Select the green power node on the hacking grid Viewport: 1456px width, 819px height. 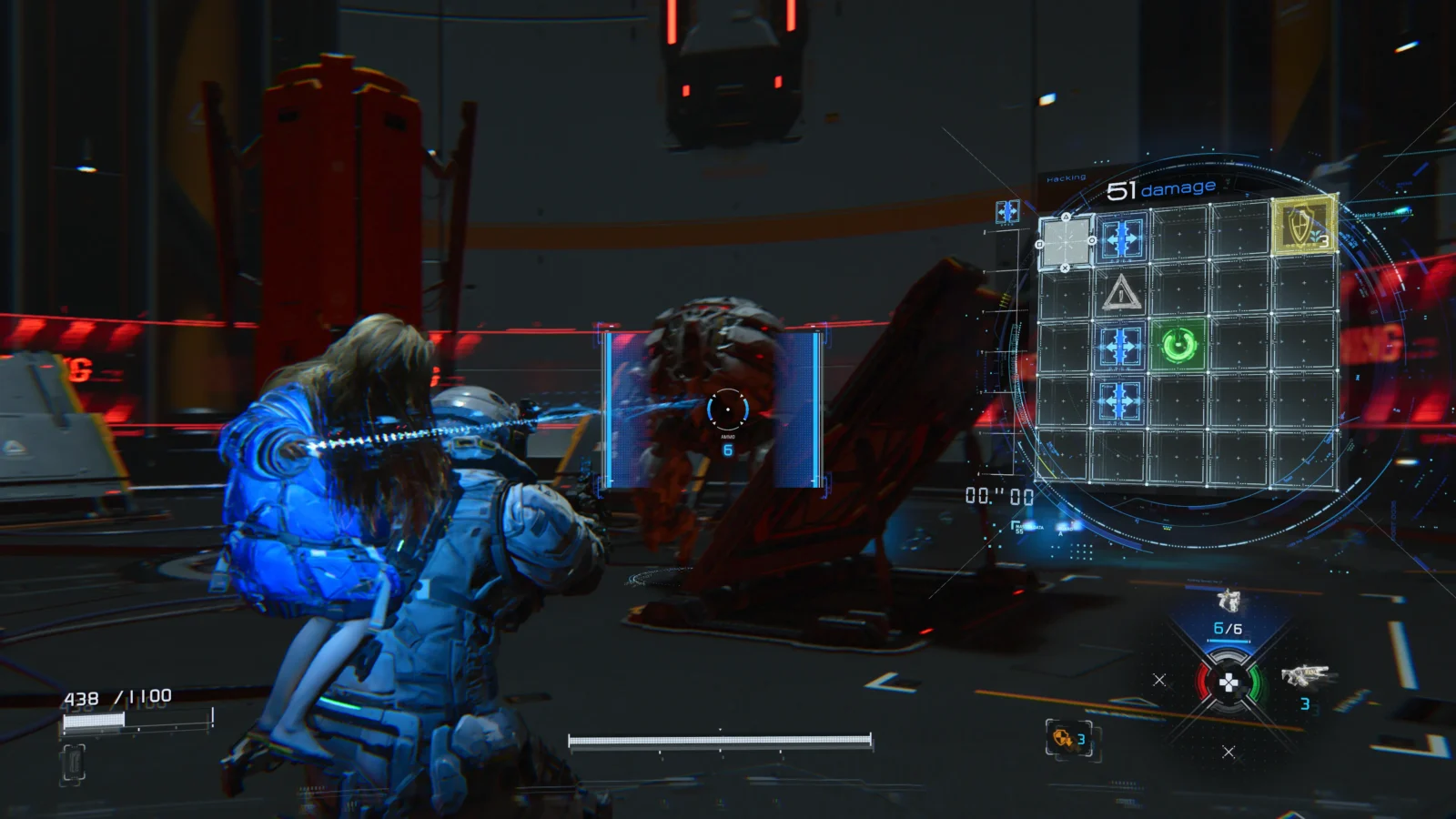pyautogui.click(x=1178, y=345)
